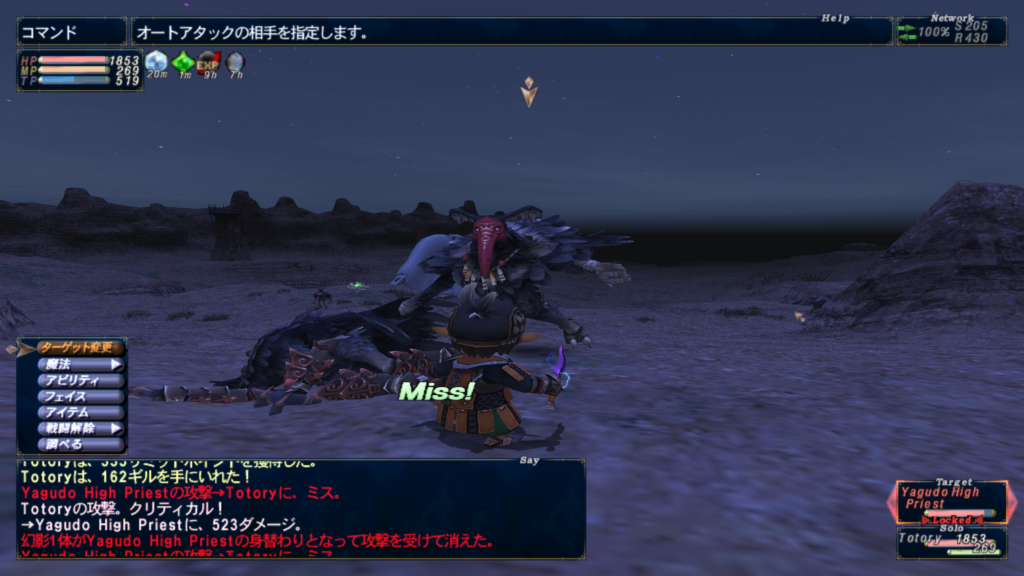Click the EXP bonus status icon

208,63
